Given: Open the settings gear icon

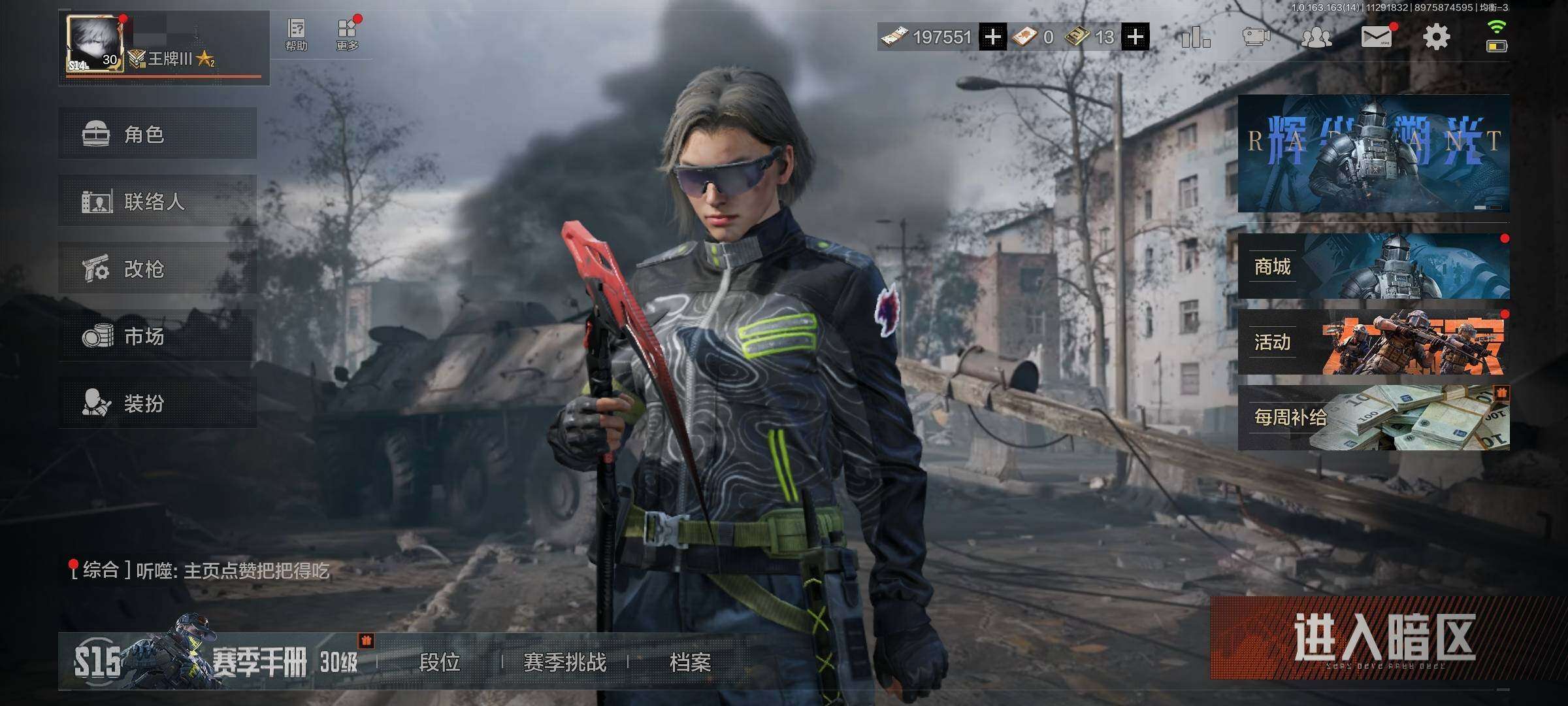Looking at the screenshot, I should click(x=1436, y=37).
